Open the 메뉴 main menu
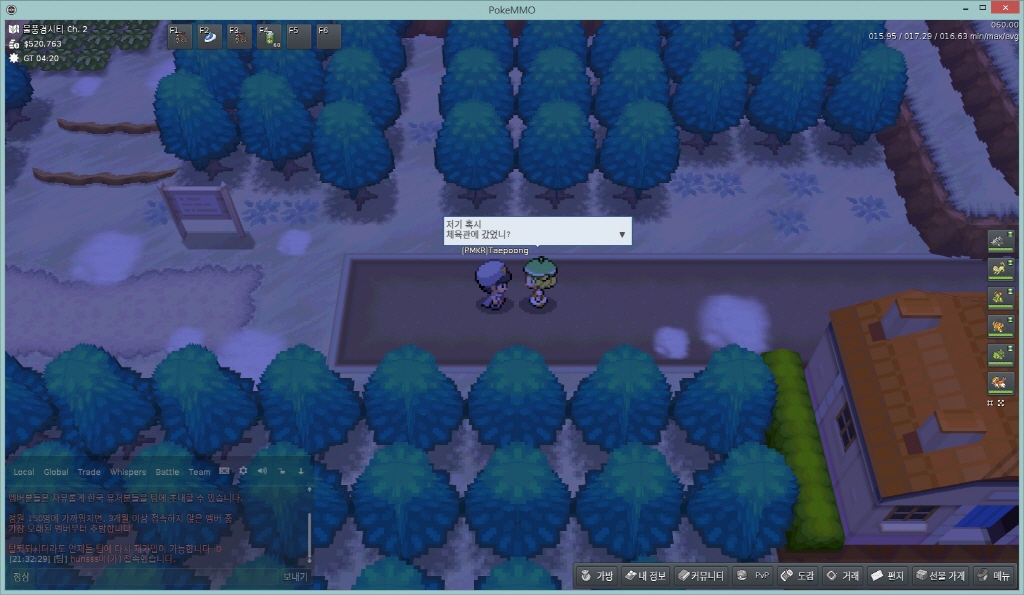1024x595 pixels. point(994,576)
